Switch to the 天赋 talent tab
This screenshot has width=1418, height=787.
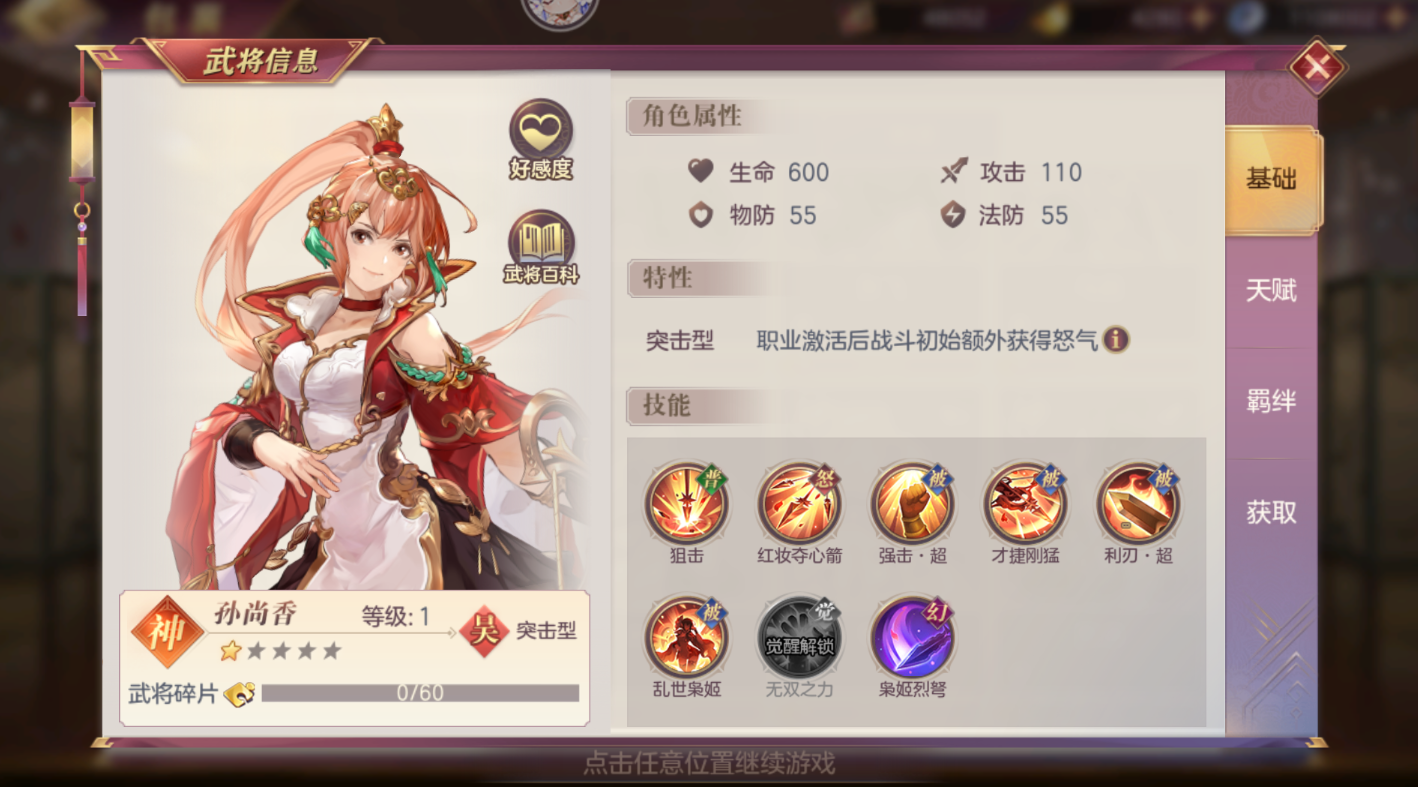pyautogui.click(x=1273, y=291)
